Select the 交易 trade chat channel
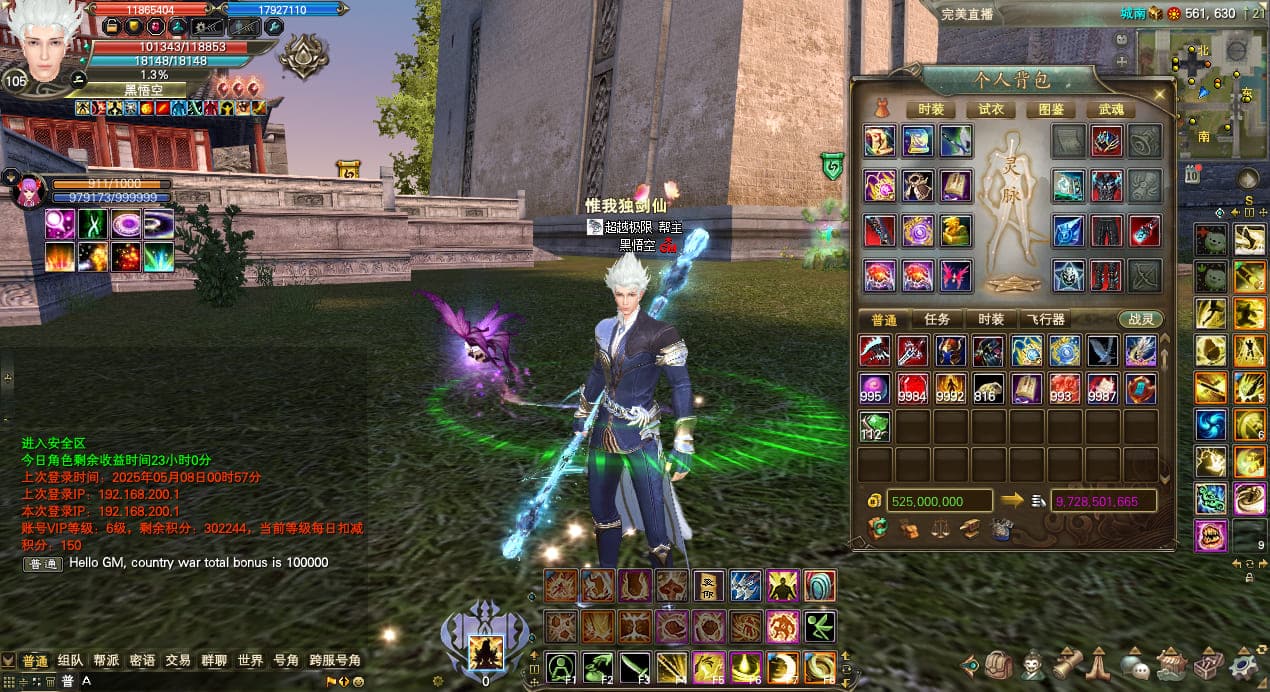 (178, 660)
